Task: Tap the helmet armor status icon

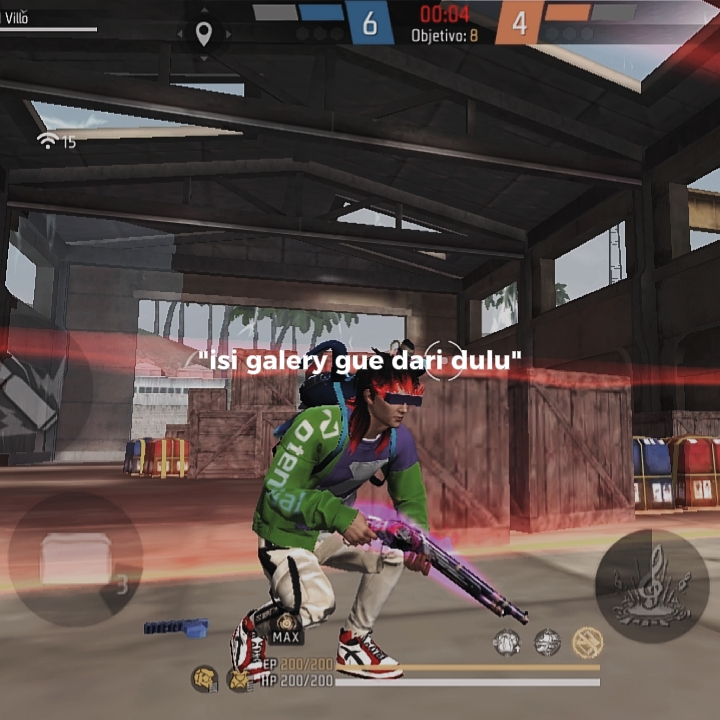Action: coord(205,678)
